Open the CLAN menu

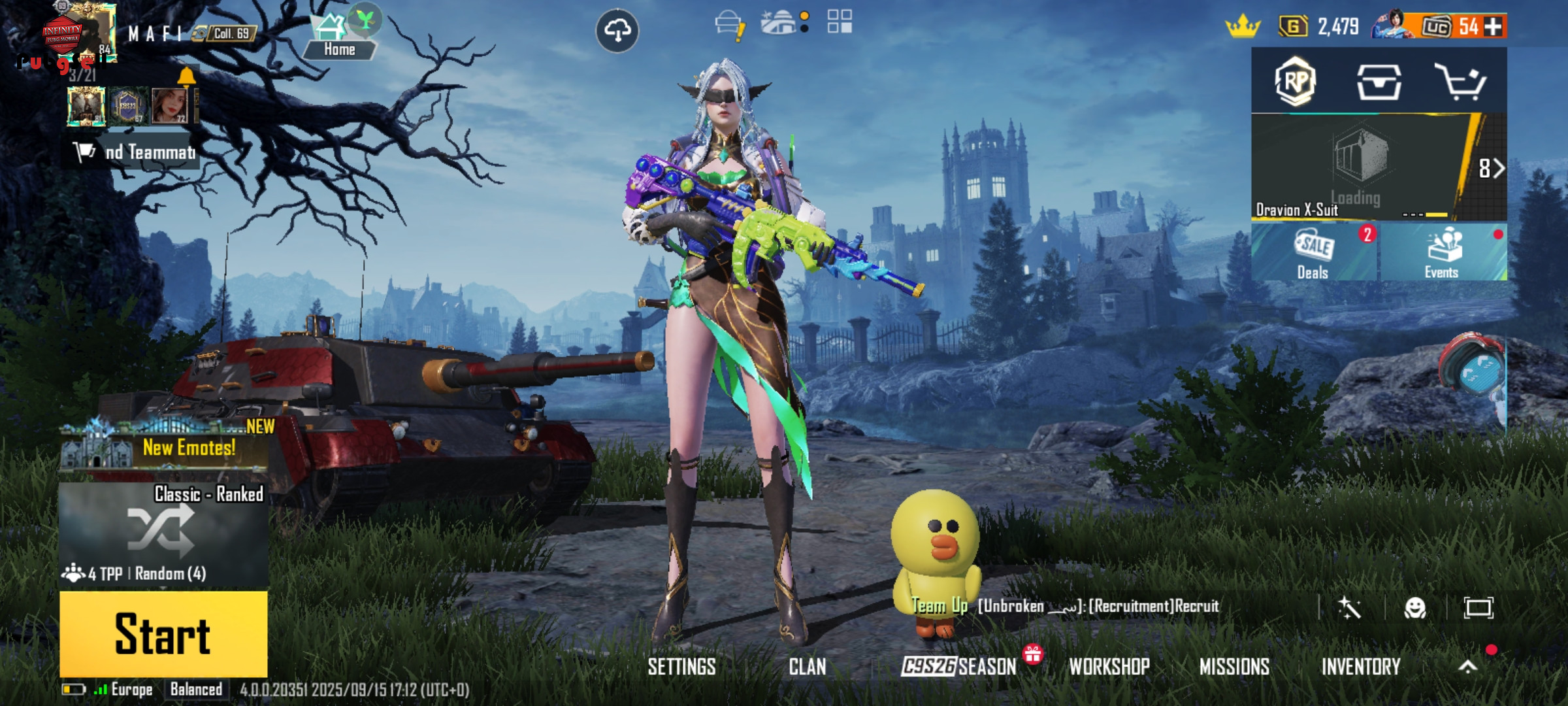pyautogui.click(x=807, y=667)
